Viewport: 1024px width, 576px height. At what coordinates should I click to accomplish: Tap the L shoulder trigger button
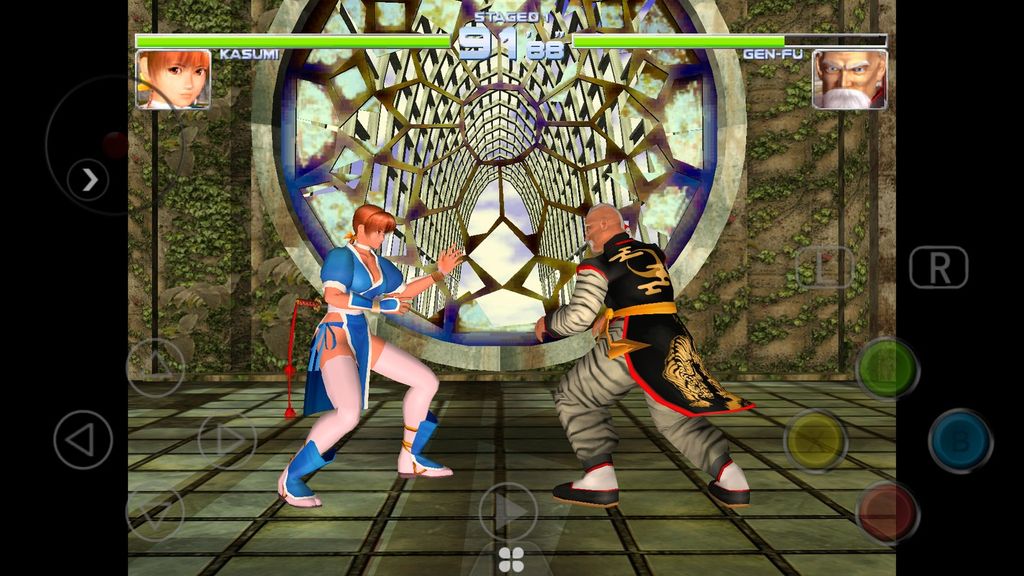[x=824, y=267]
